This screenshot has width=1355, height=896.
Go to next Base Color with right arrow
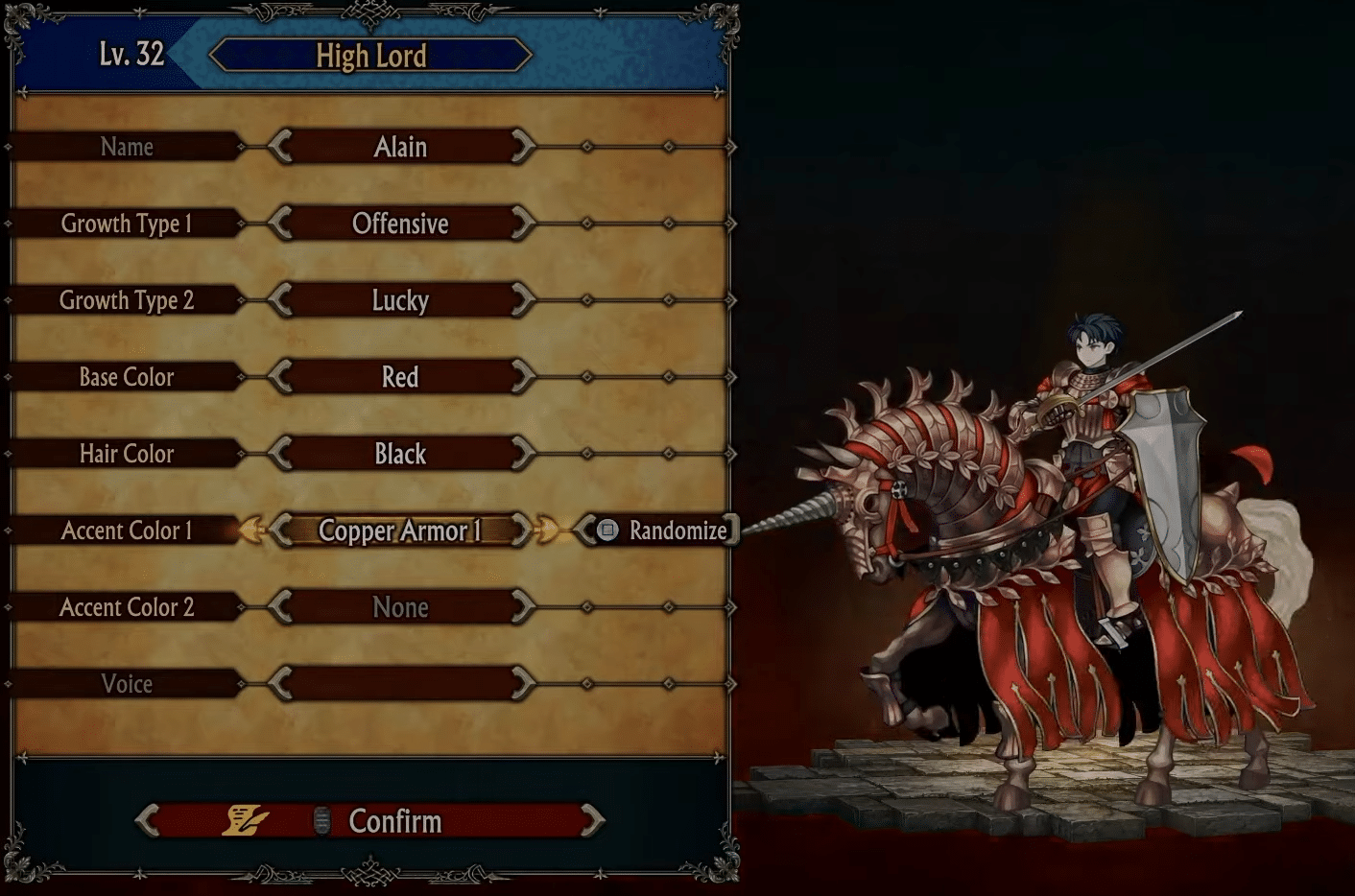click(523, 377)
